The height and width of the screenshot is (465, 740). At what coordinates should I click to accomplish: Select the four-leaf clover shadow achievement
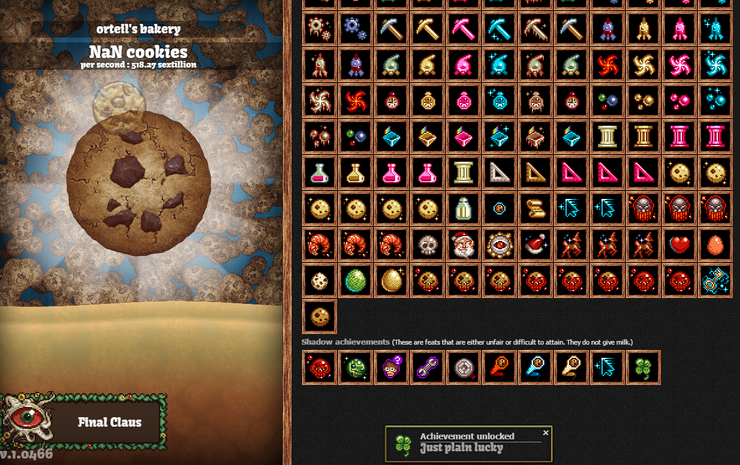[642, 369]
